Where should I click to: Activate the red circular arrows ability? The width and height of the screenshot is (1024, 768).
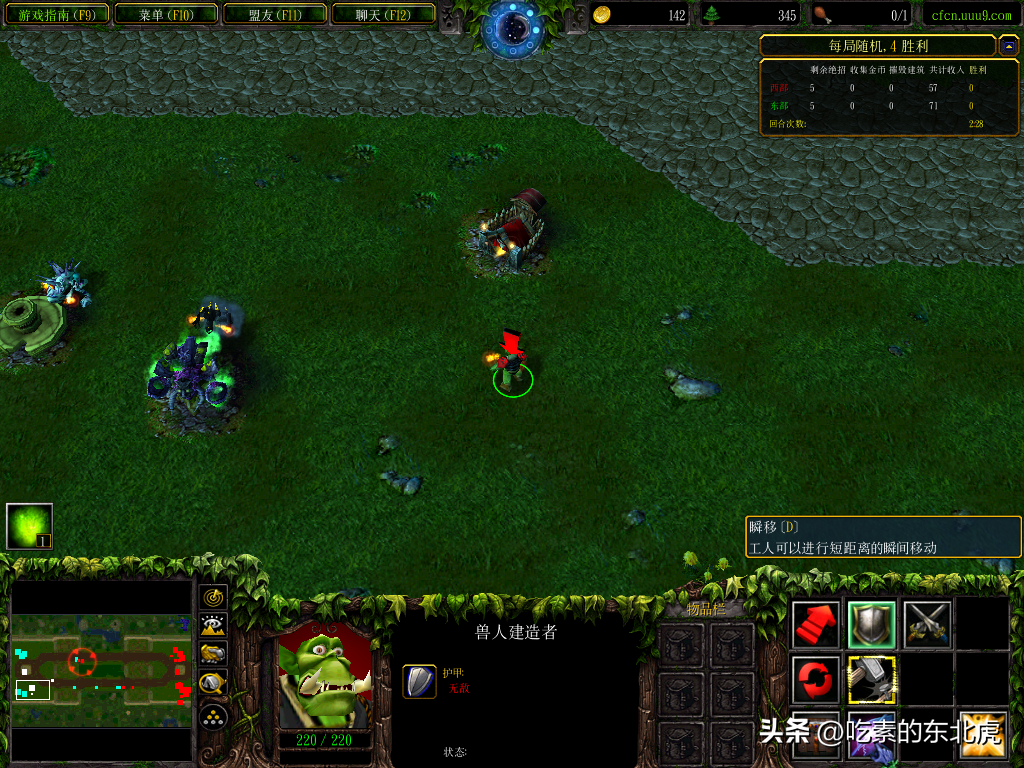pos(816,680)
